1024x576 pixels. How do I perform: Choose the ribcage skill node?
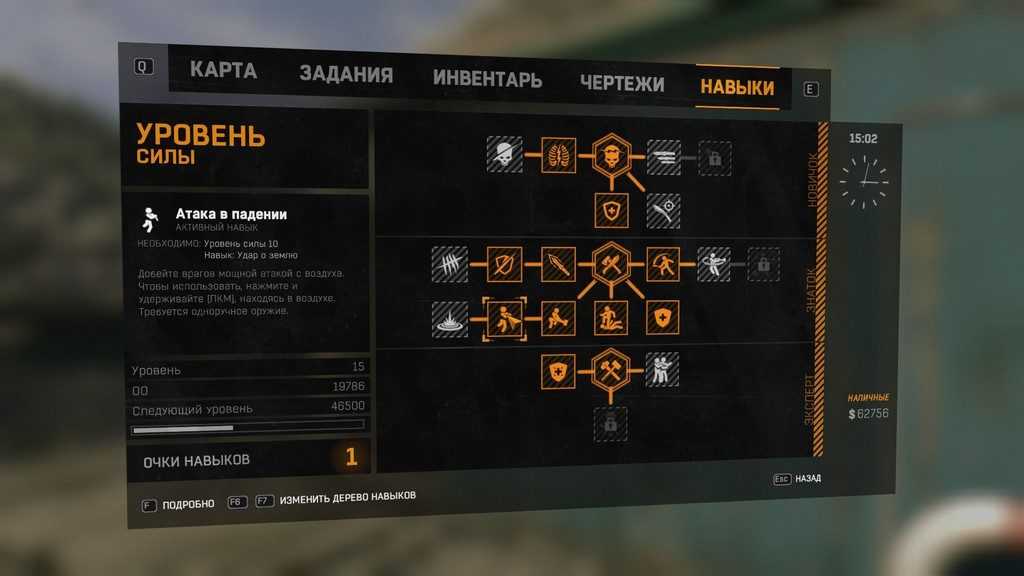coord(558,155)
